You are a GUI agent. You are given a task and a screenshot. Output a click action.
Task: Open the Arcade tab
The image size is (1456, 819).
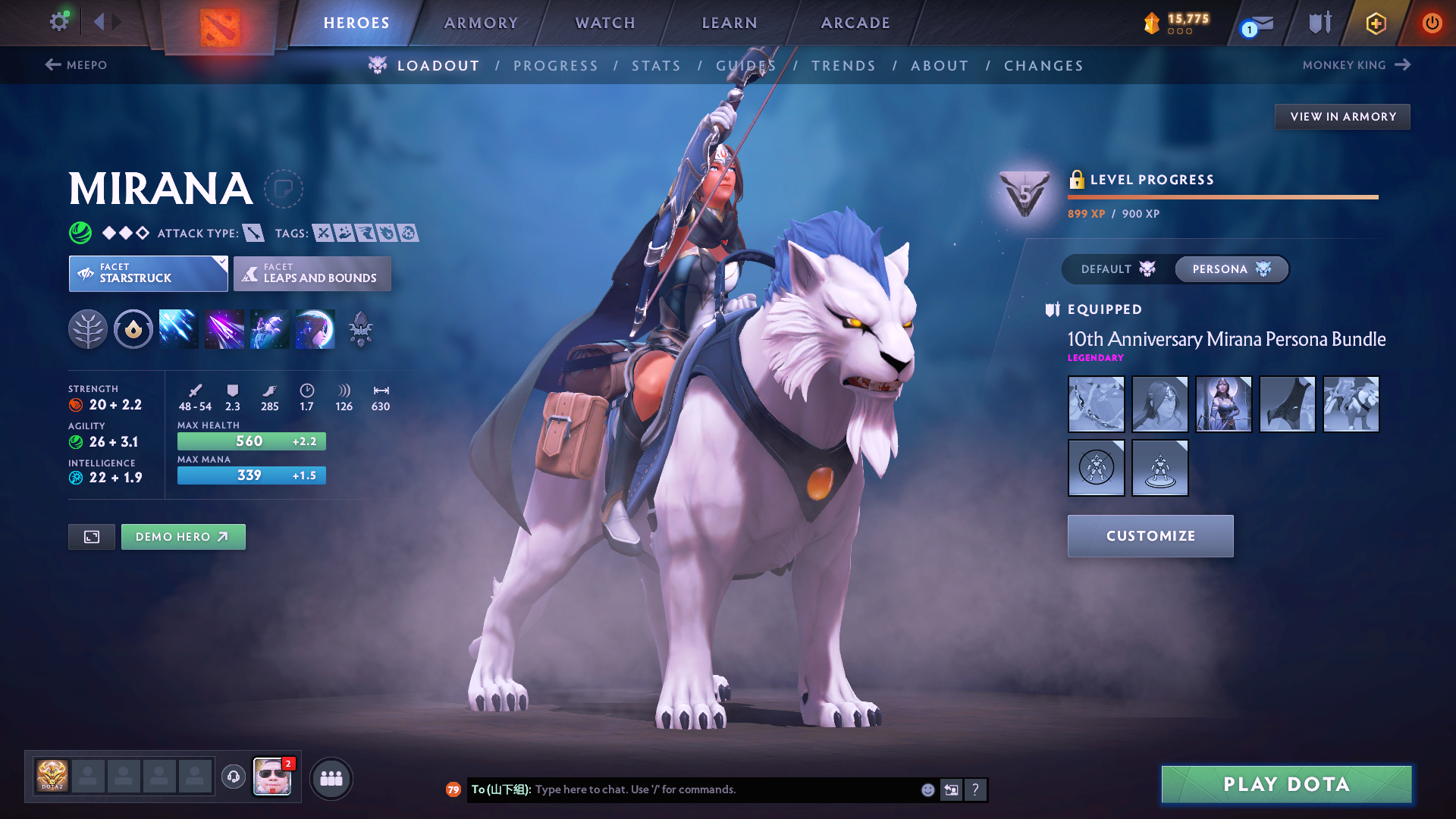855,23
